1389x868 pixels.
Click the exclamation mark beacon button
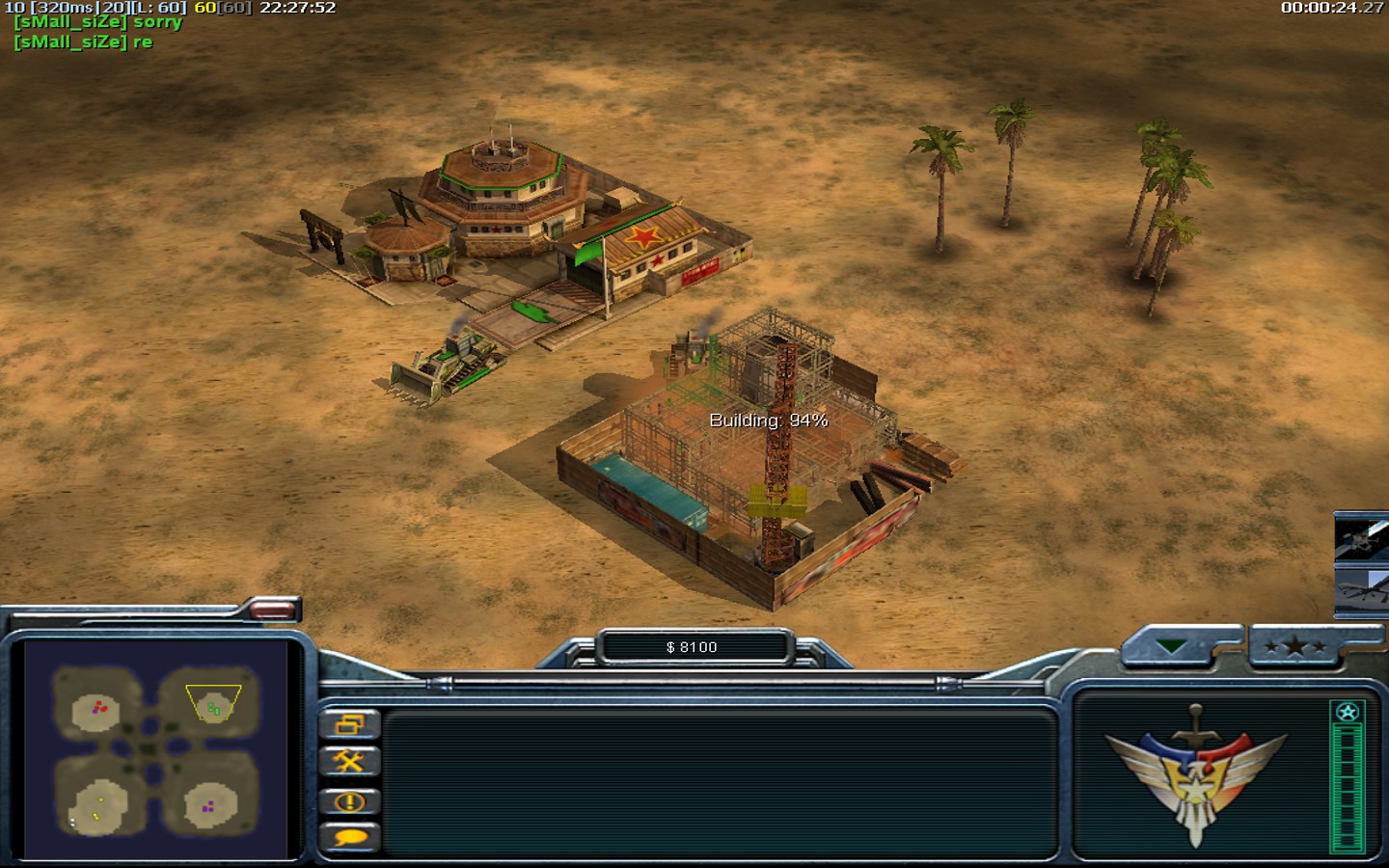click(x=349, y=801)
